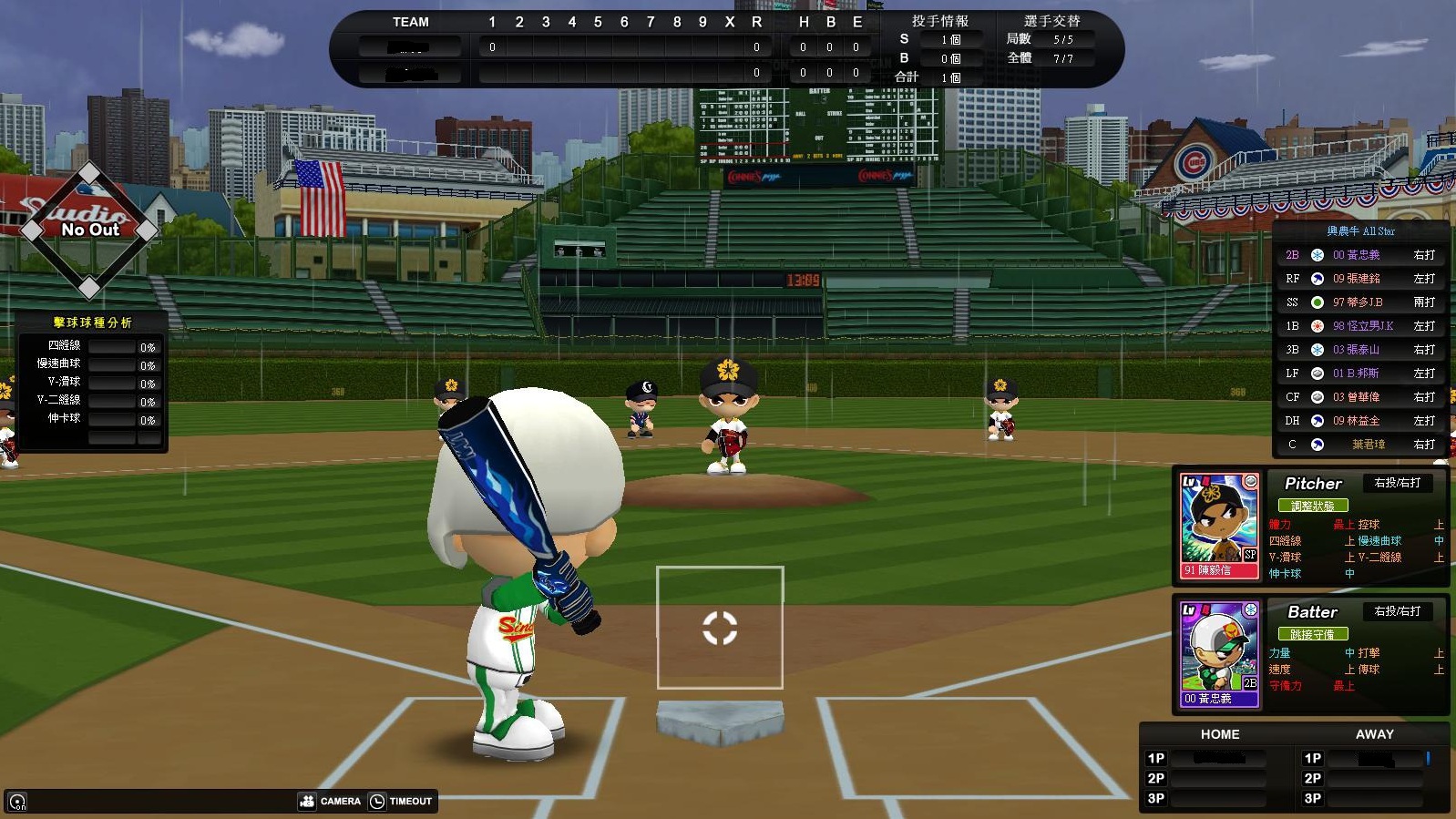Image resolution: width=1456 pixels, height=819 pixels.
Task: Click the green 跳接守備 batter tag
Action: tap(1312, 634)
